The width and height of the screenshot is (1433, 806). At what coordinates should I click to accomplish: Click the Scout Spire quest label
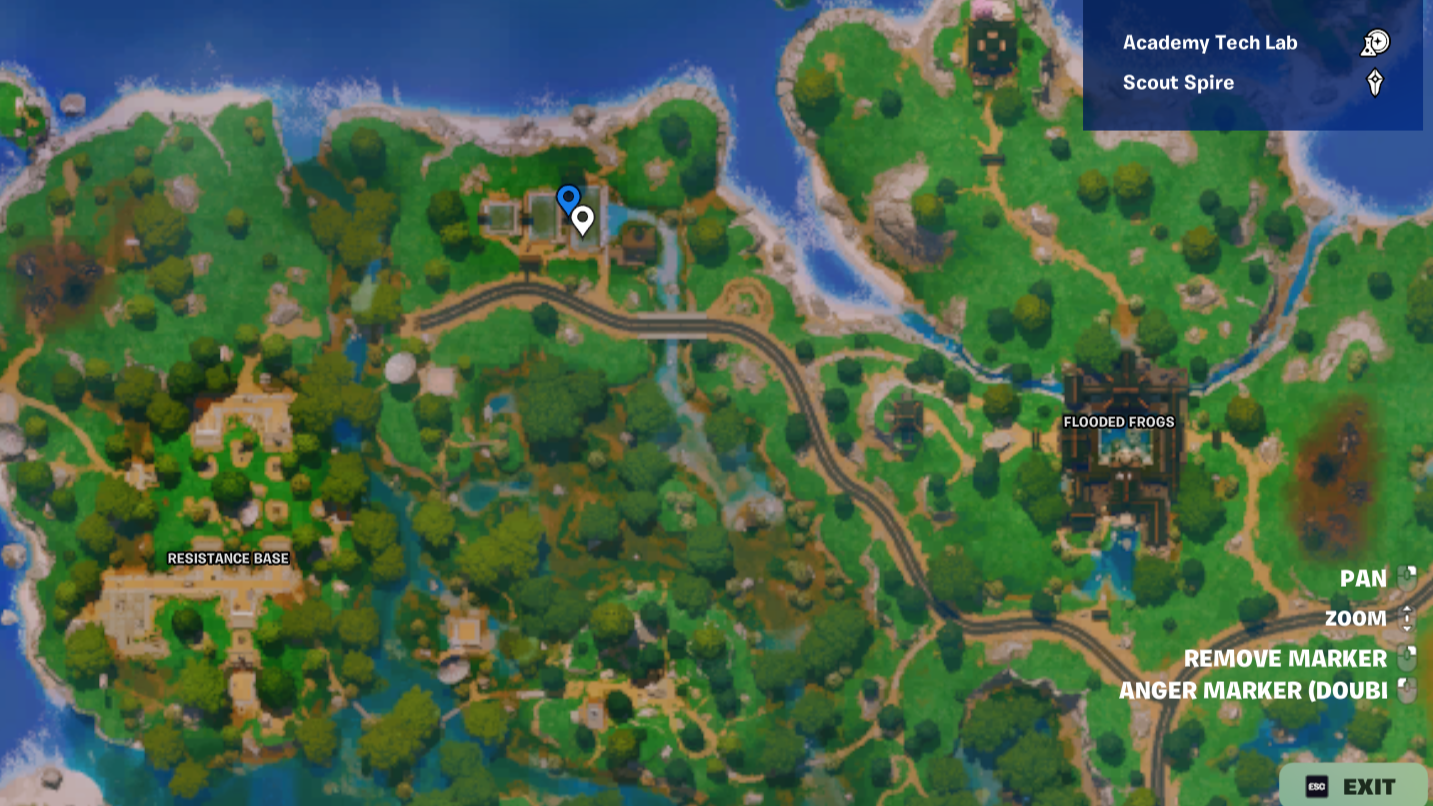(1178, 82)
